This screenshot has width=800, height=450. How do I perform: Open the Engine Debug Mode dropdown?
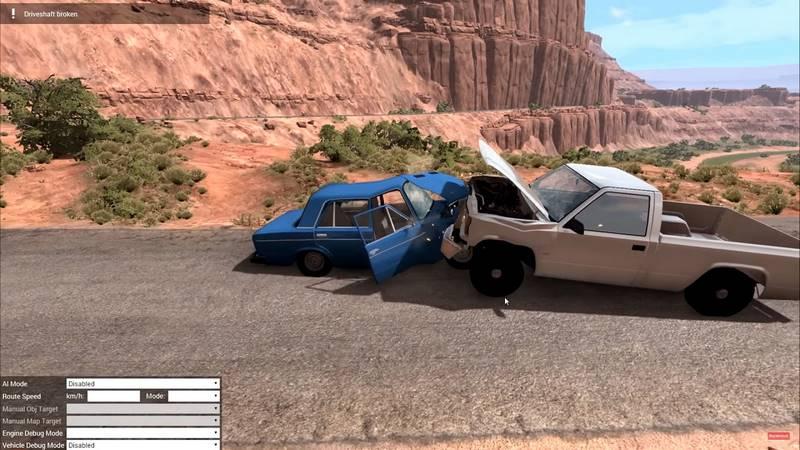coord(142,433)
